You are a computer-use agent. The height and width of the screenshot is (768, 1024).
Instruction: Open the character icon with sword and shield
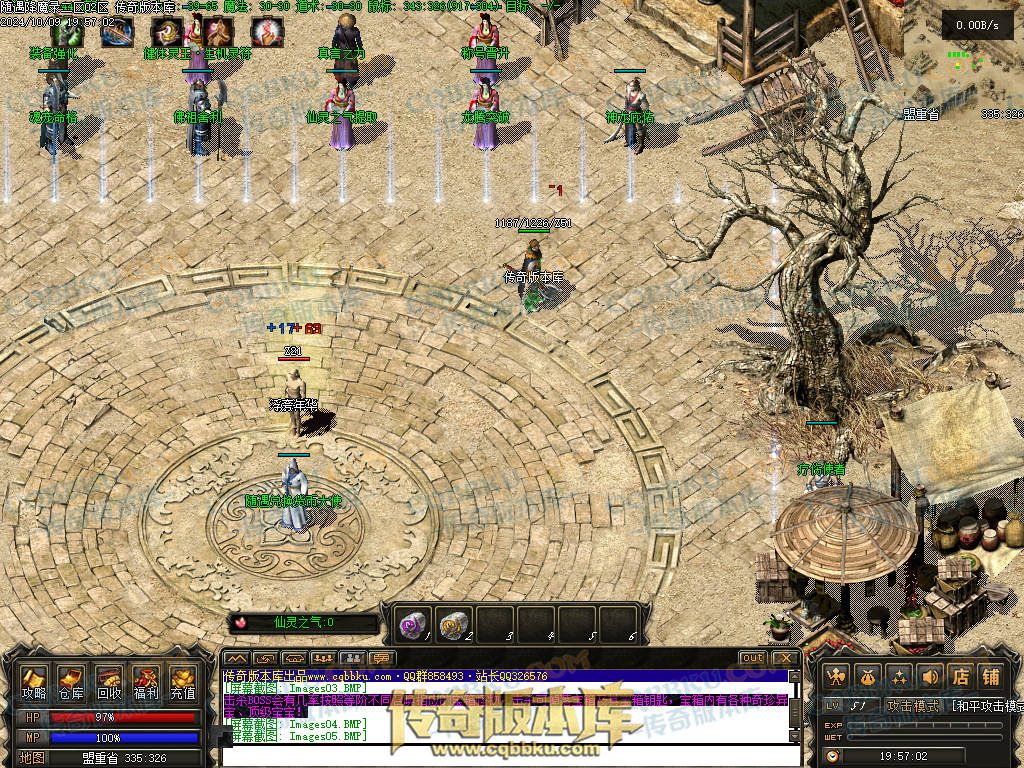pyautogui.click(x=837, y=677)
